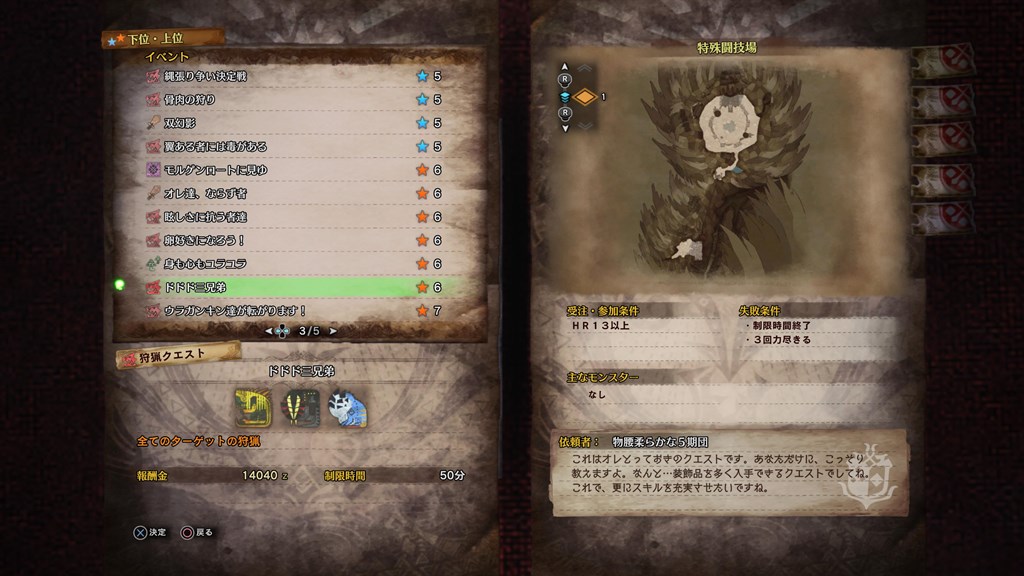Select the 縄張り争い決定戦 quest
The width and height of the screenshot is (1024, 576).
click(290, 76)
